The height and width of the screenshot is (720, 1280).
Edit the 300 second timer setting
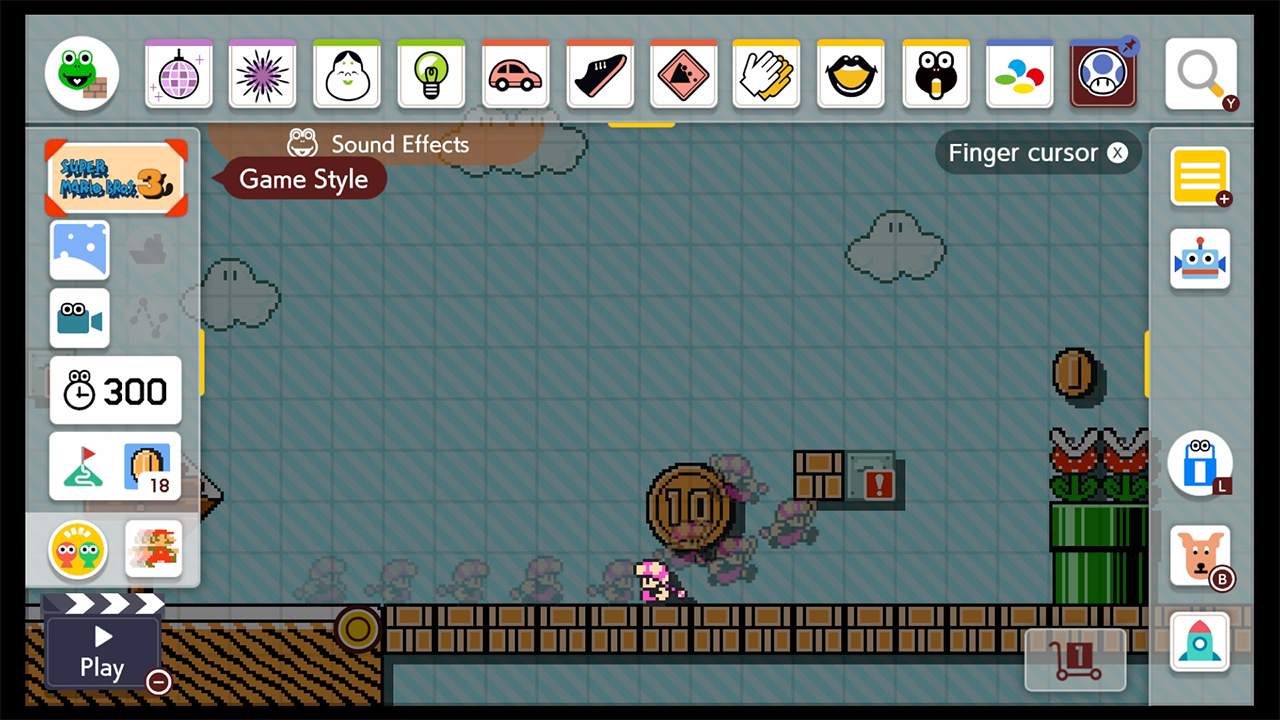[x=115, y=391]
